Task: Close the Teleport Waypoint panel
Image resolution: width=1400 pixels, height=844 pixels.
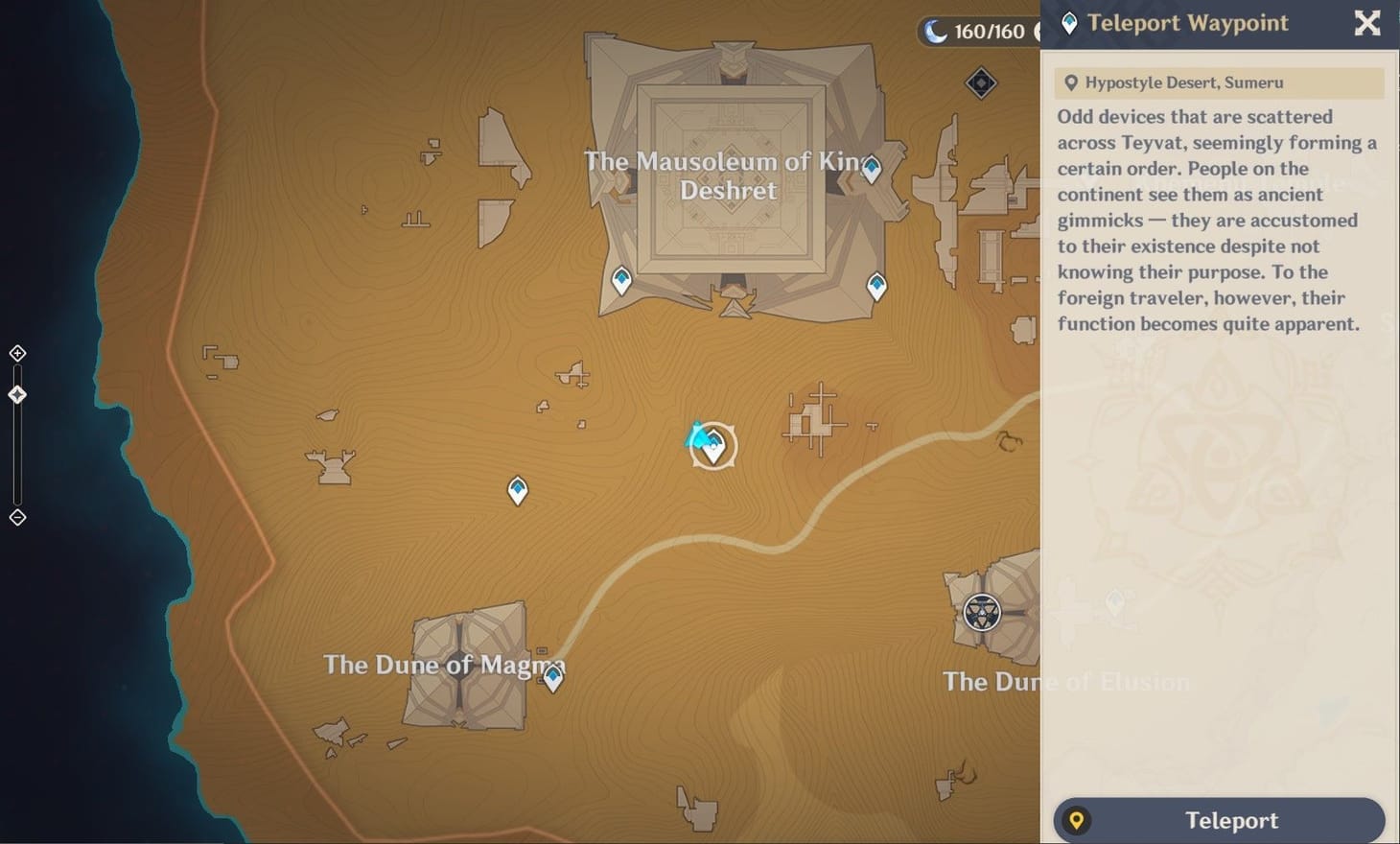Action: click(1365, 24)
